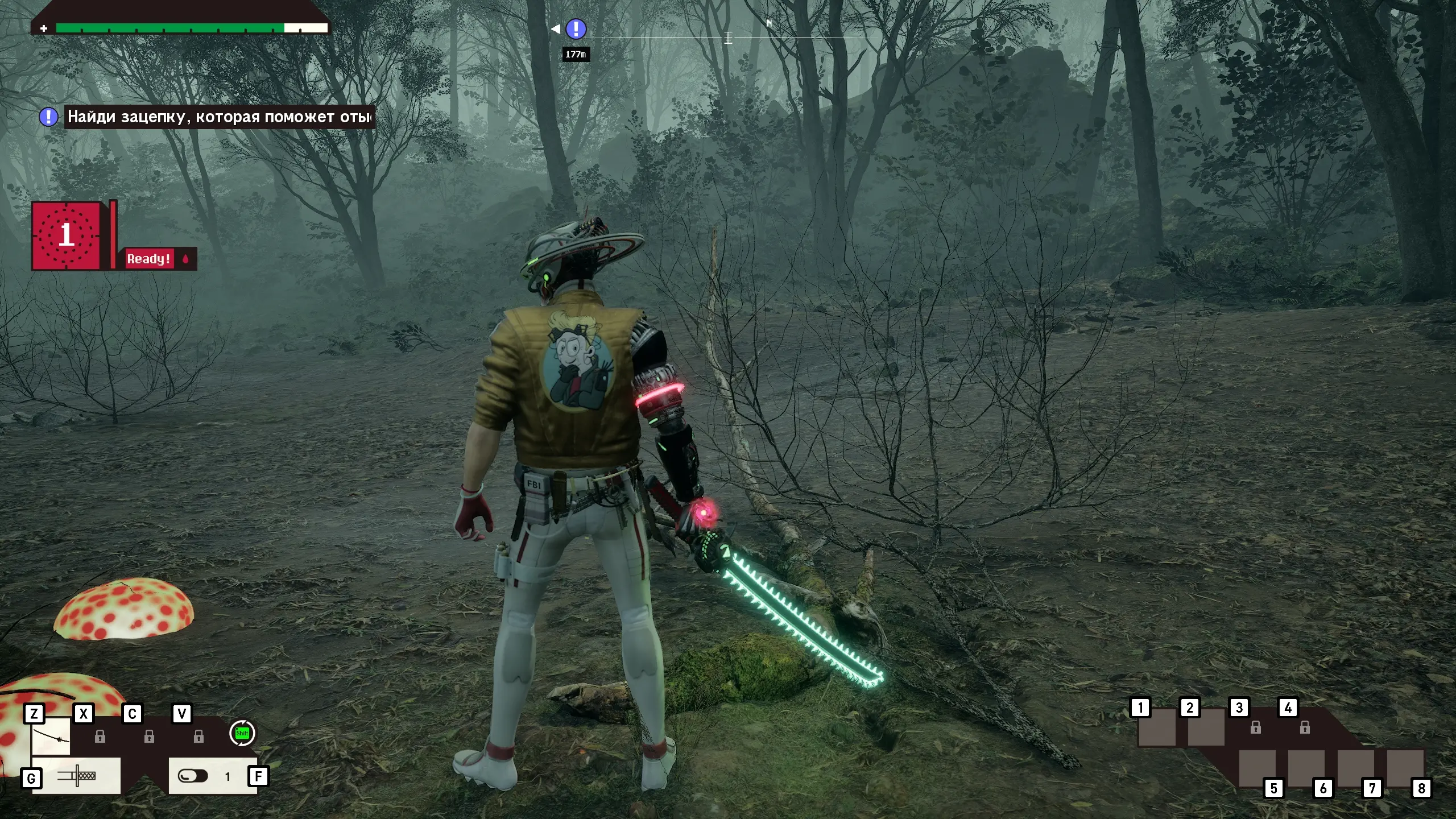Open the quest objective text tracker
The width and height of the screenshot is (1456, 819).
pos(220,117)
